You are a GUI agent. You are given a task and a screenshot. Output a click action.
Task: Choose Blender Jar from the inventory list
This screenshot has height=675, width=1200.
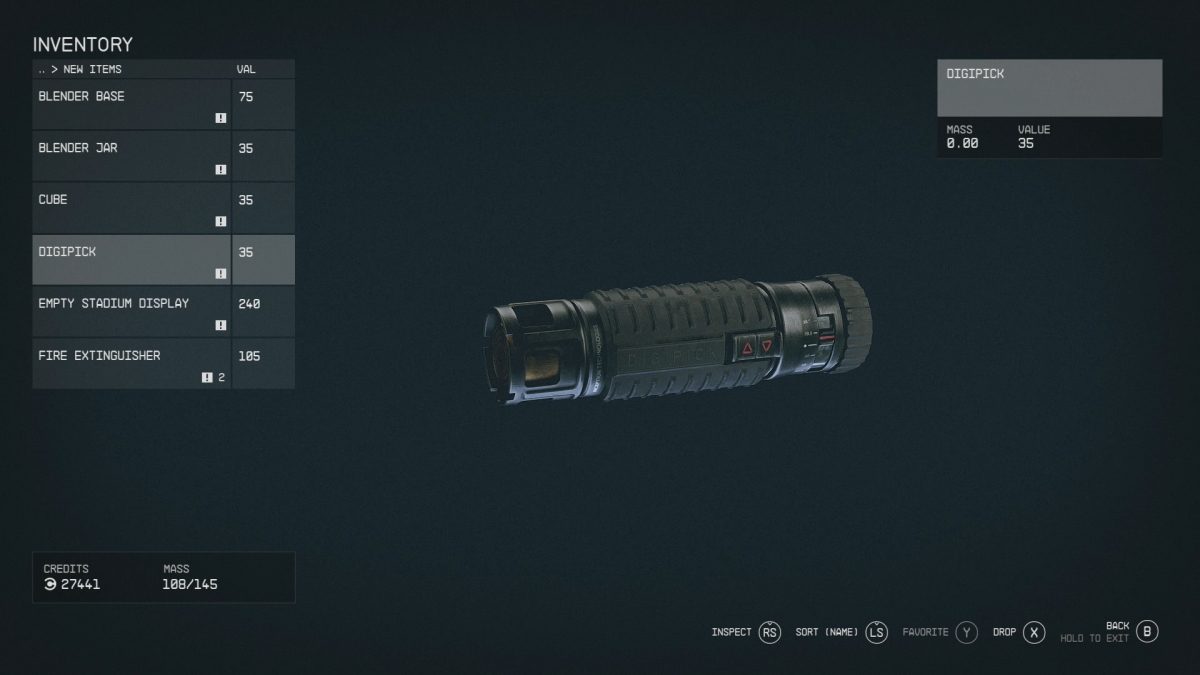click(x=132, y=156)
